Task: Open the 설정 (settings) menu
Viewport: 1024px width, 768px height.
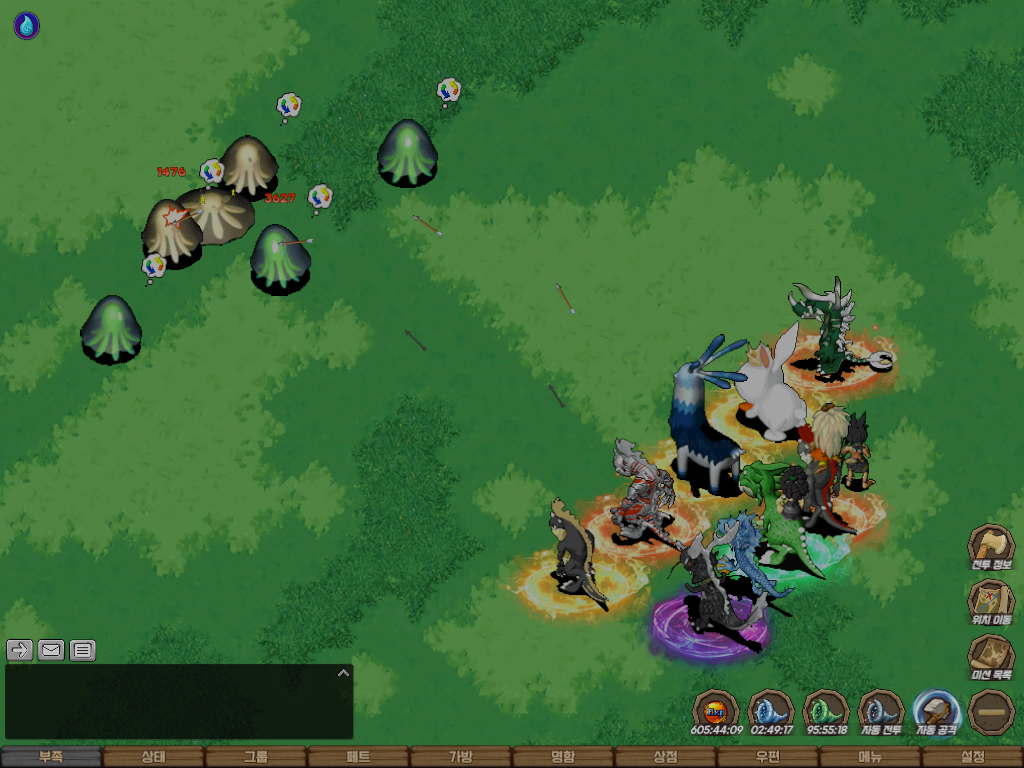Action: pos(972,757)
